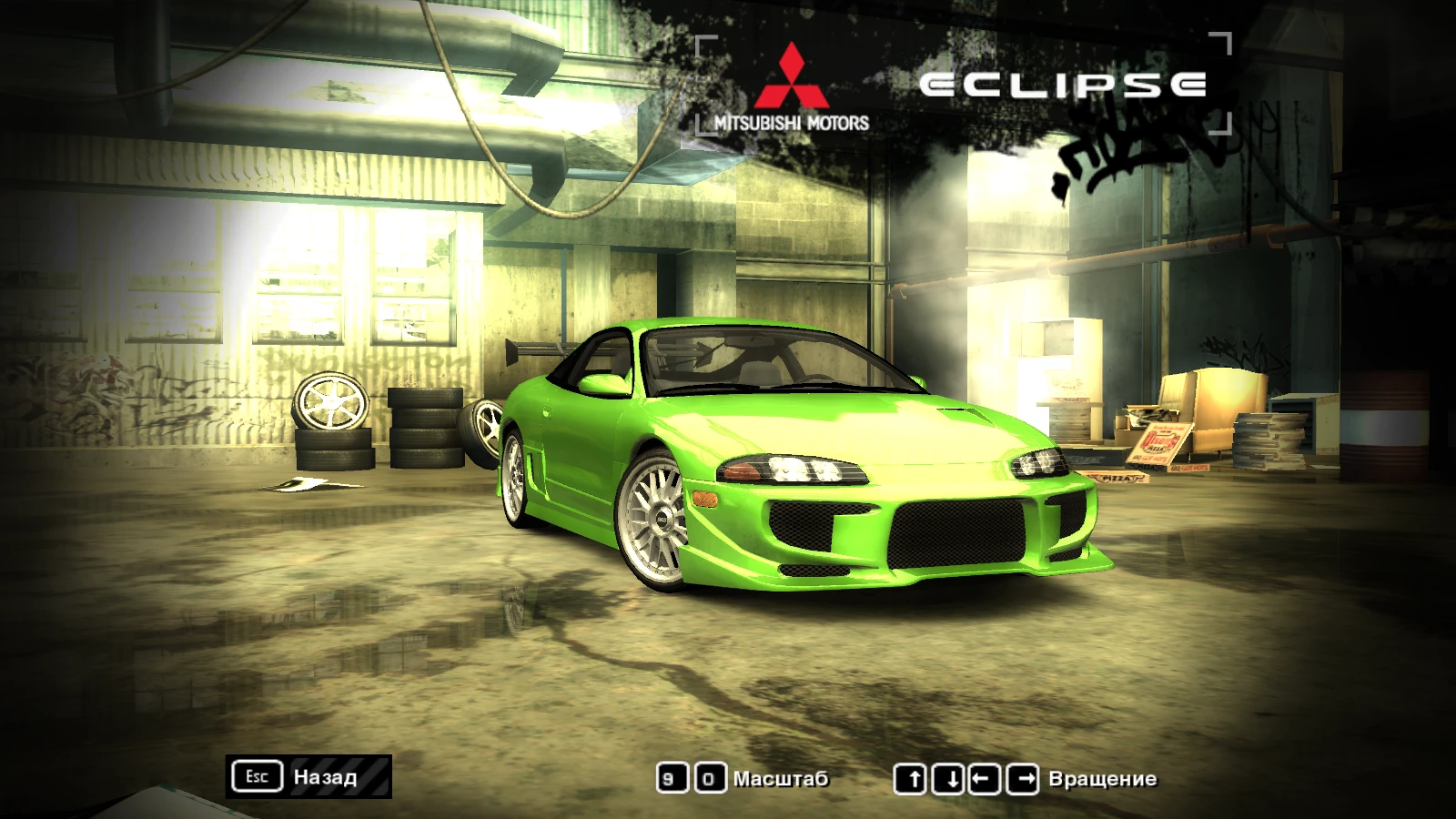Click the left arrow rotation icon

tap(984, 778)
